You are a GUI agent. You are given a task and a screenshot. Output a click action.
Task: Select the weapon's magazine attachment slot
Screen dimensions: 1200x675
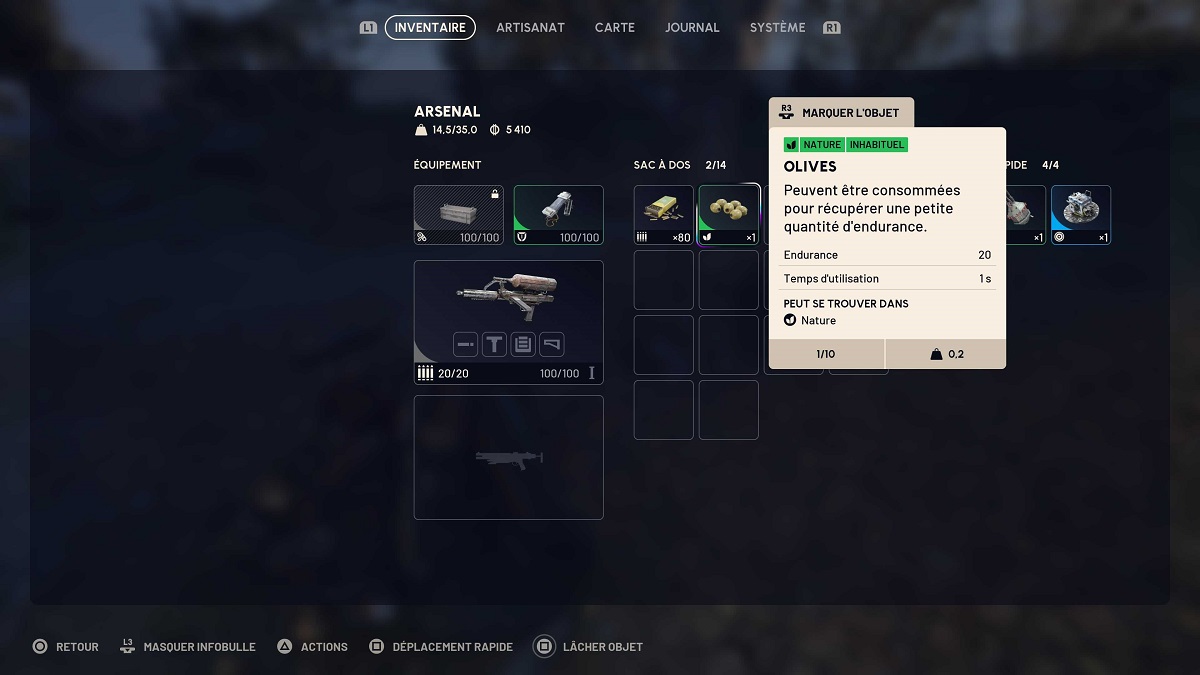point(523,345)
